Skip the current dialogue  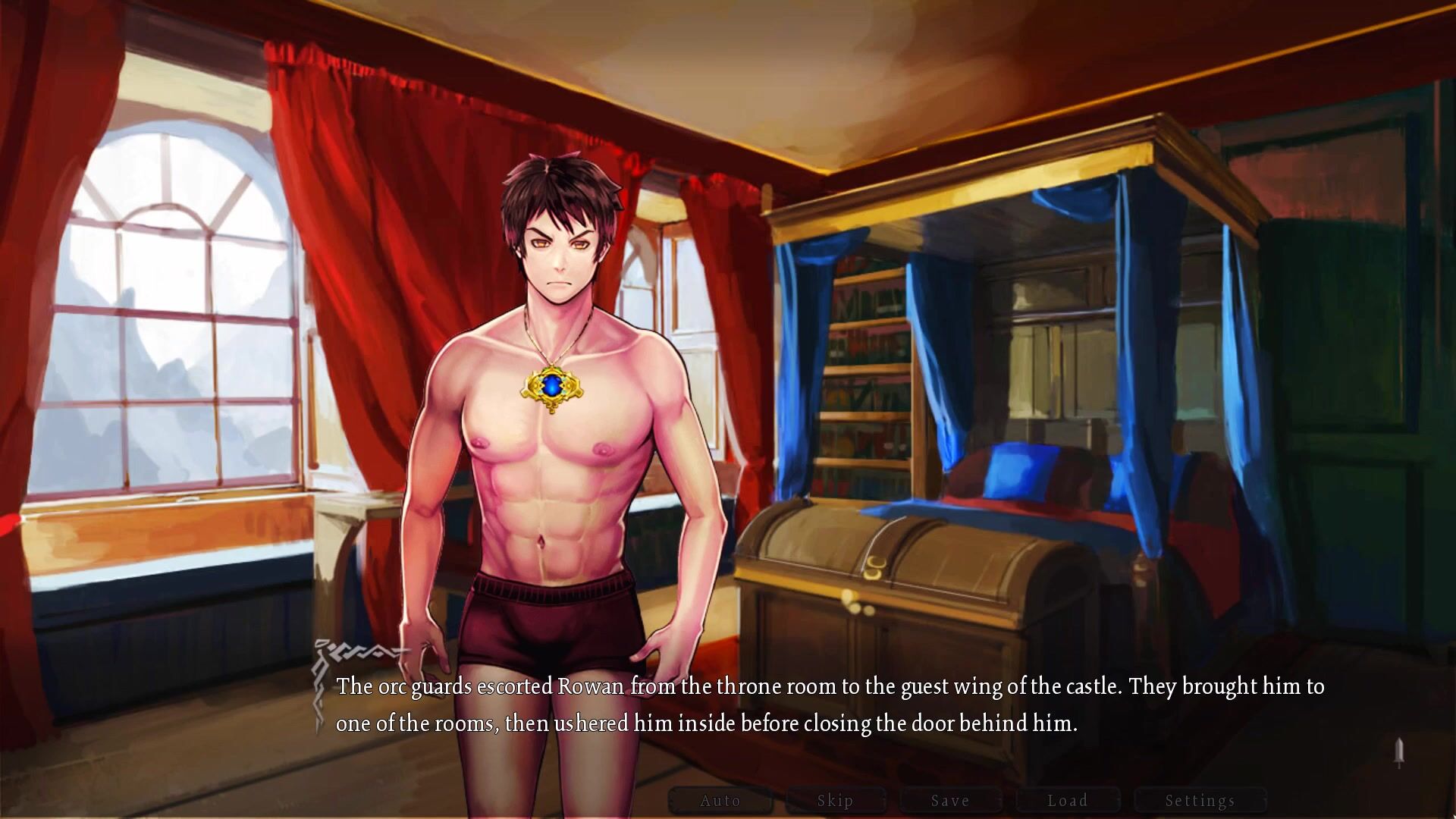tap(836, 801)
